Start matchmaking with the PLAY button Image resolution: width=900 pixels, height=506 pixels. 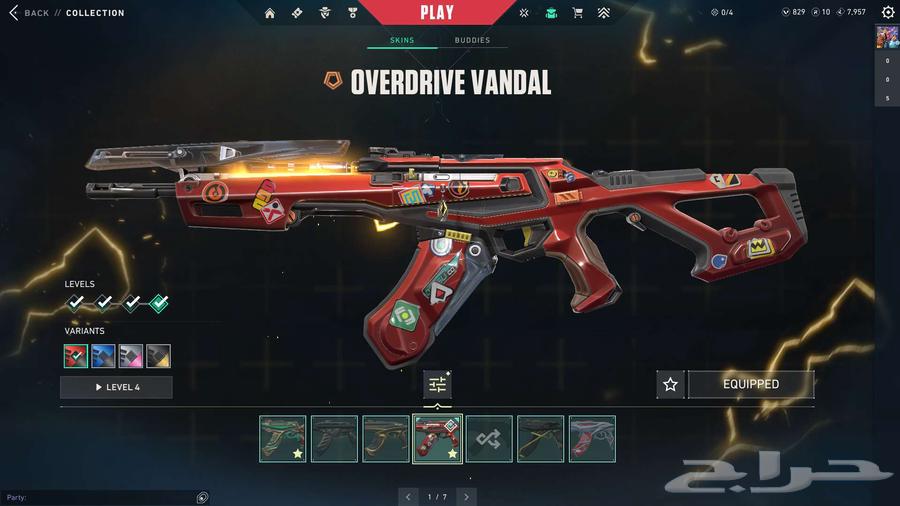tap(437, 13)
